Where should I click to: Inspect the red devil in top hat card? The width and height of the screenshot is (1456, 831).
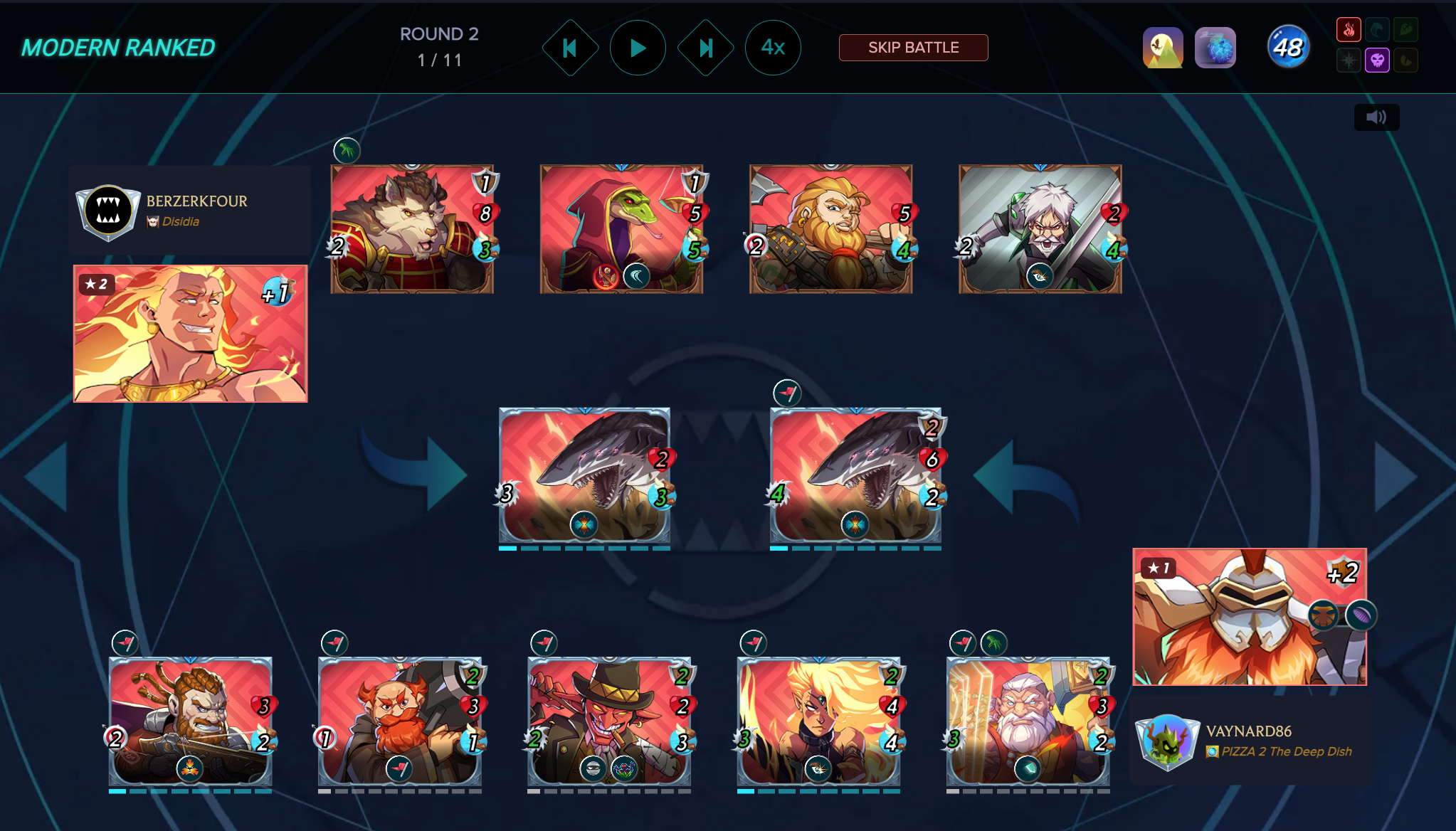609,721
